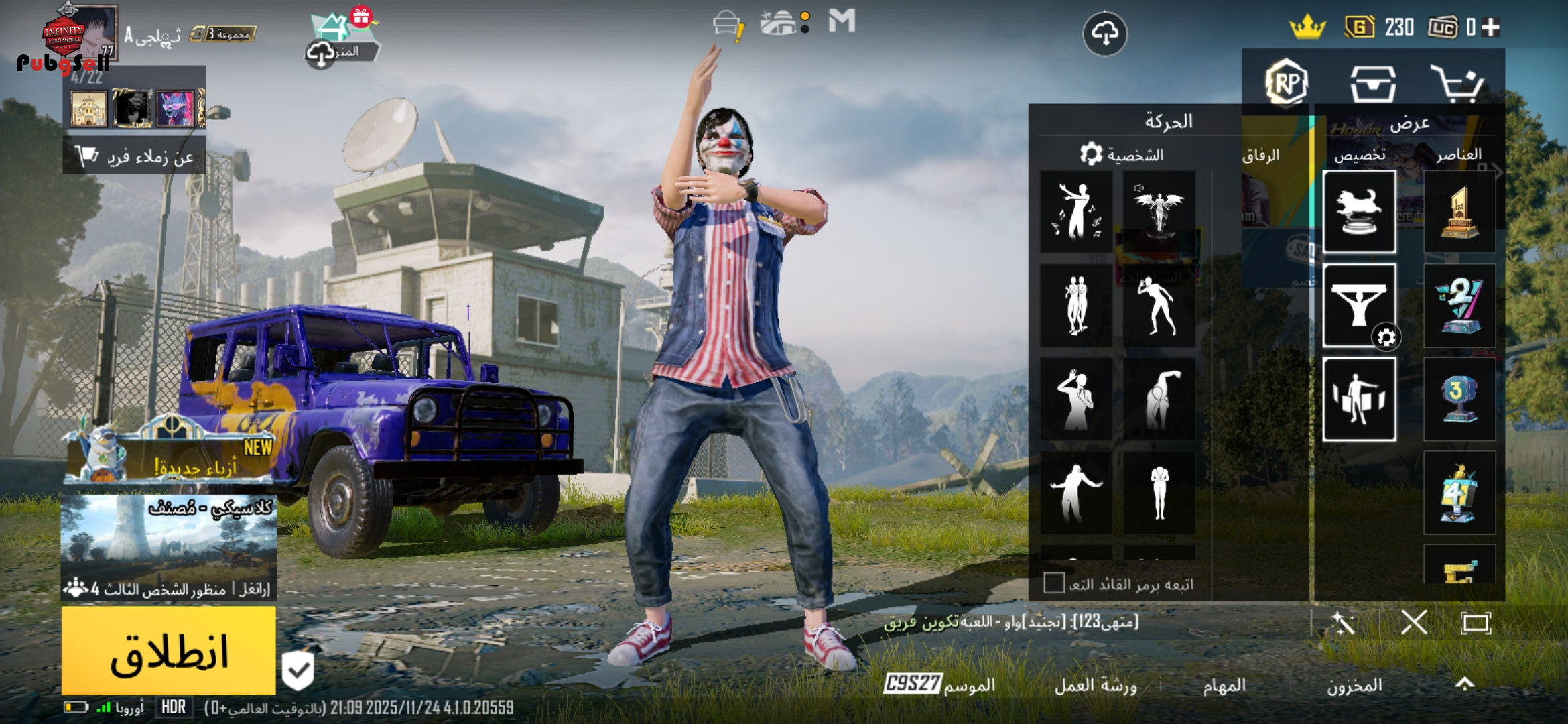This screenshot has width=1568, height=724.
Task: Close the emote panel with the X
Action: click(x=1414, y=623)
